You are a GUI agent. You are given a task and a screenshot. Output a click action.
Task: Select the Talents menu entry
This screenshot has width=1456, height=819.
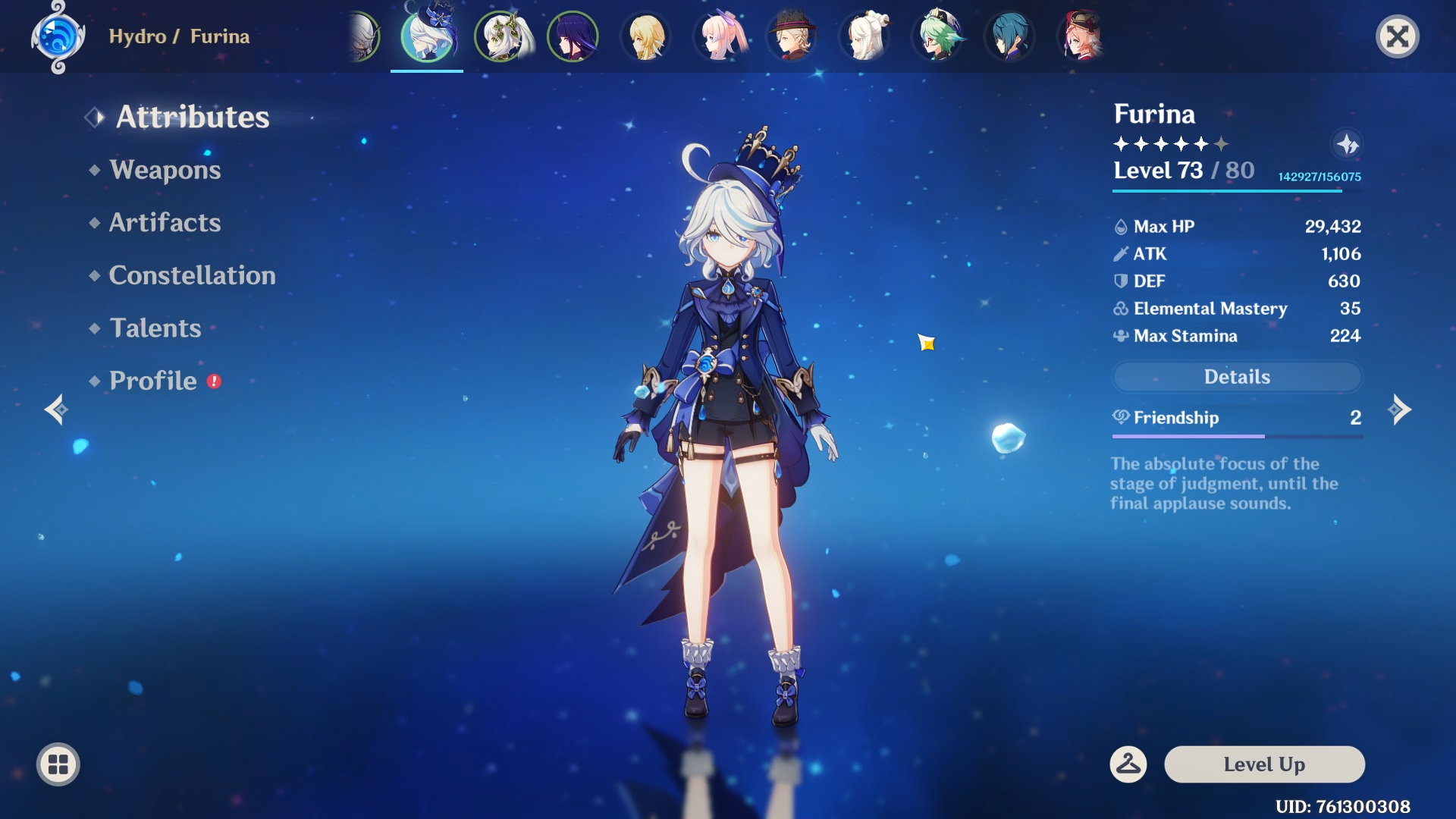(x=154, y=328)
